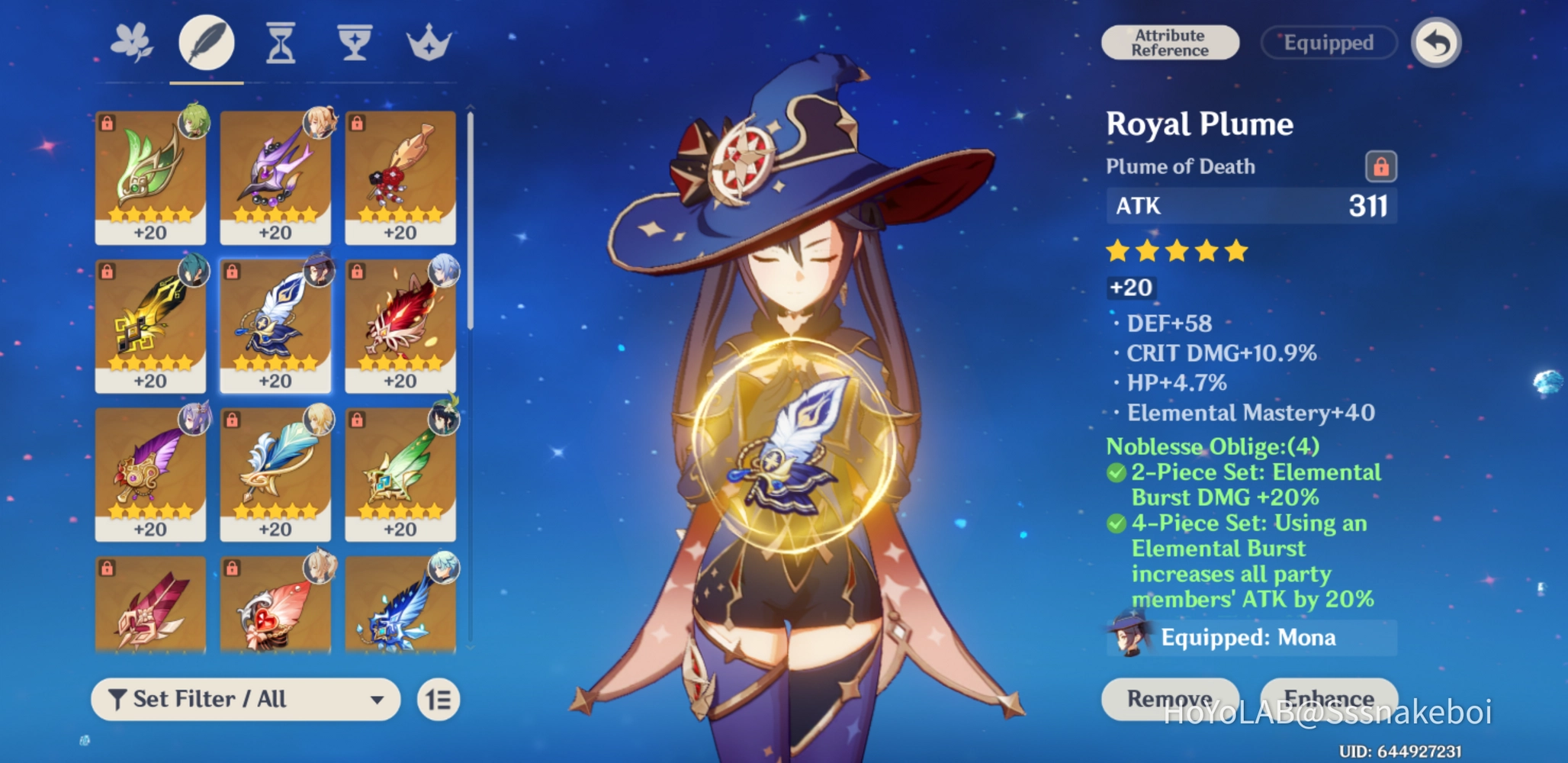Click the back arrow button

point(1435,43)
